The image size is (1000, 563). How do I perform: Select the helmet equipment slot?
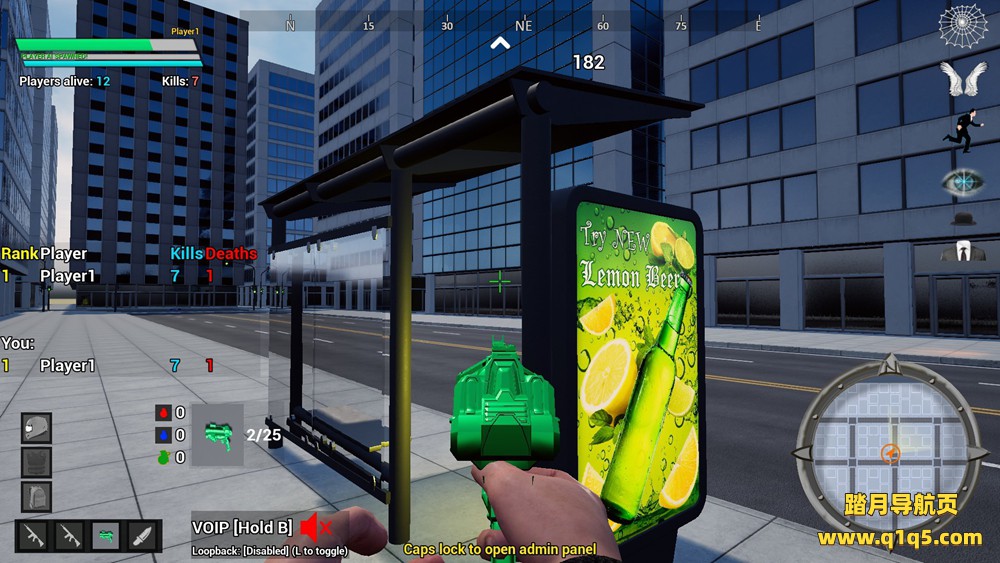coord(36,428)
